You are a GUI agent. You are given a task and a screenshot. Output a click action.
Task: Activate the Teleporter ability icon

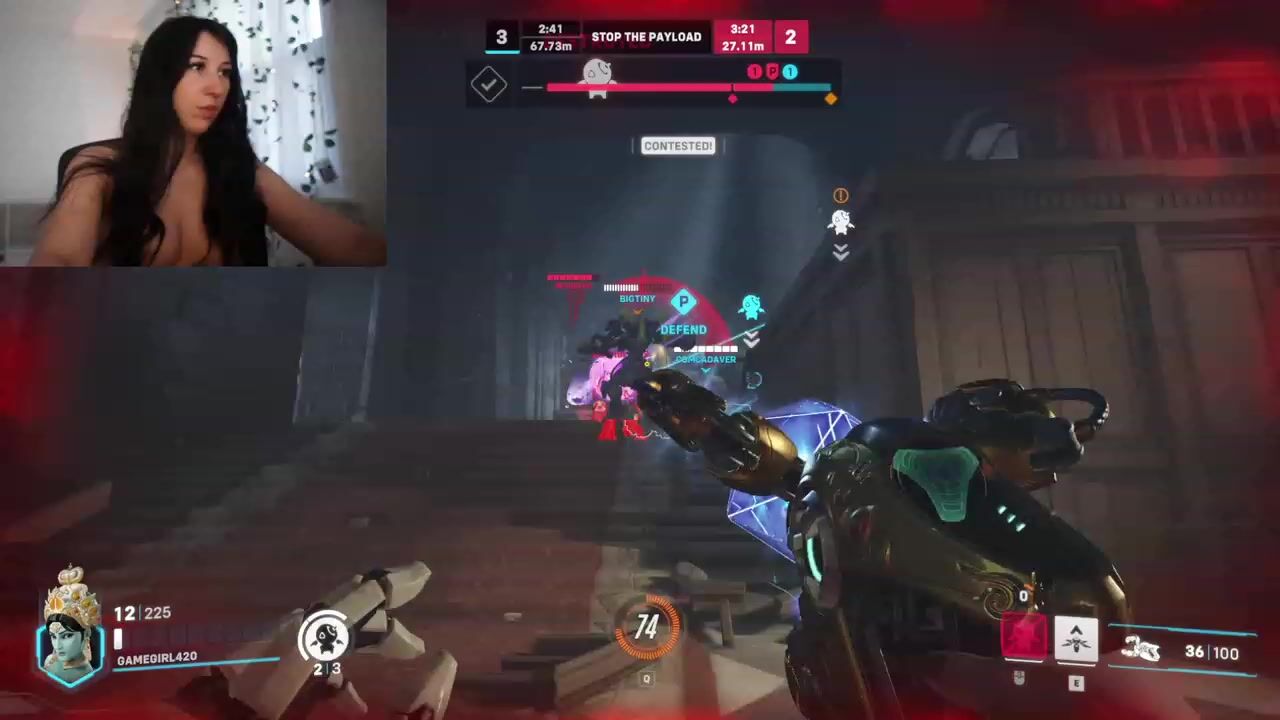[x=1076, y=639]
